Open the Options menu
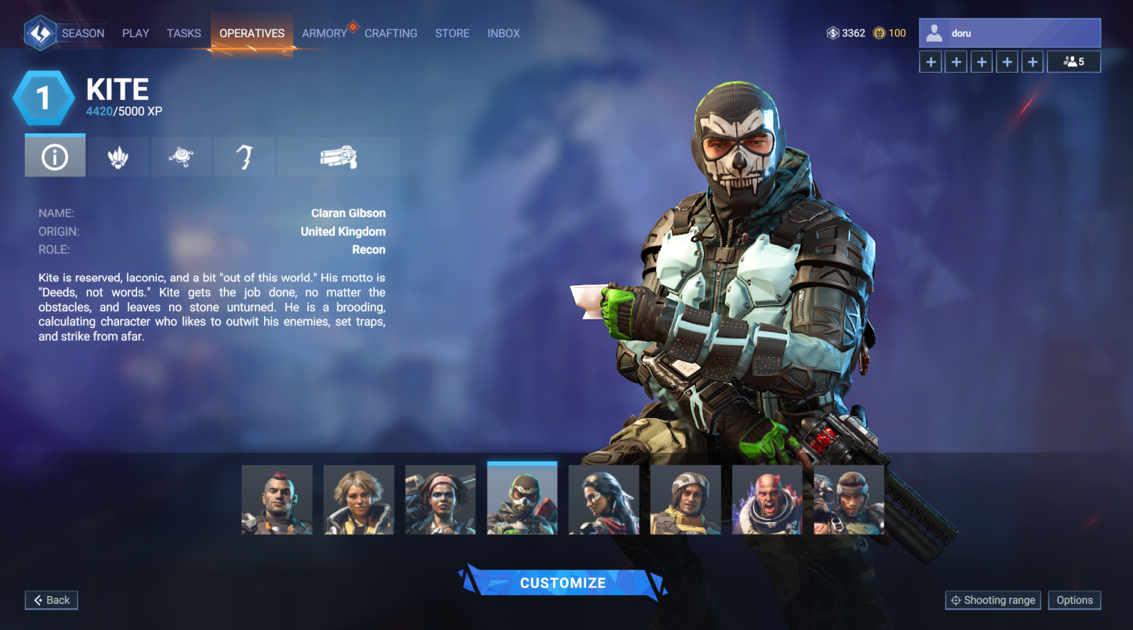The height and width of the screenshot is (630, 1133). pyautogui.click(x=1075, y=600)
